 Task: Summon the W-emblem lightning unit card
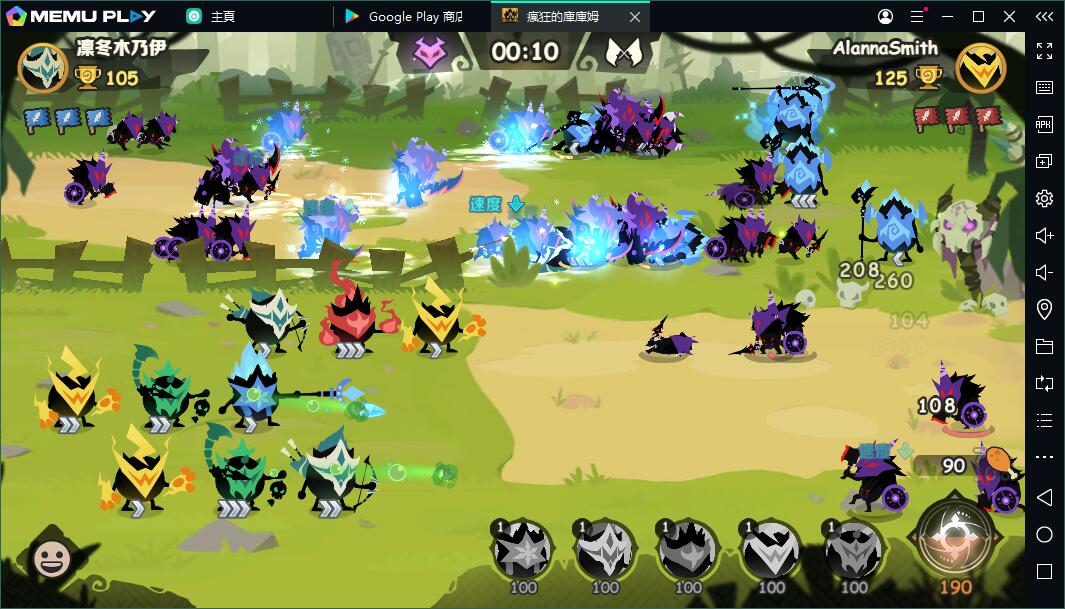770,549
